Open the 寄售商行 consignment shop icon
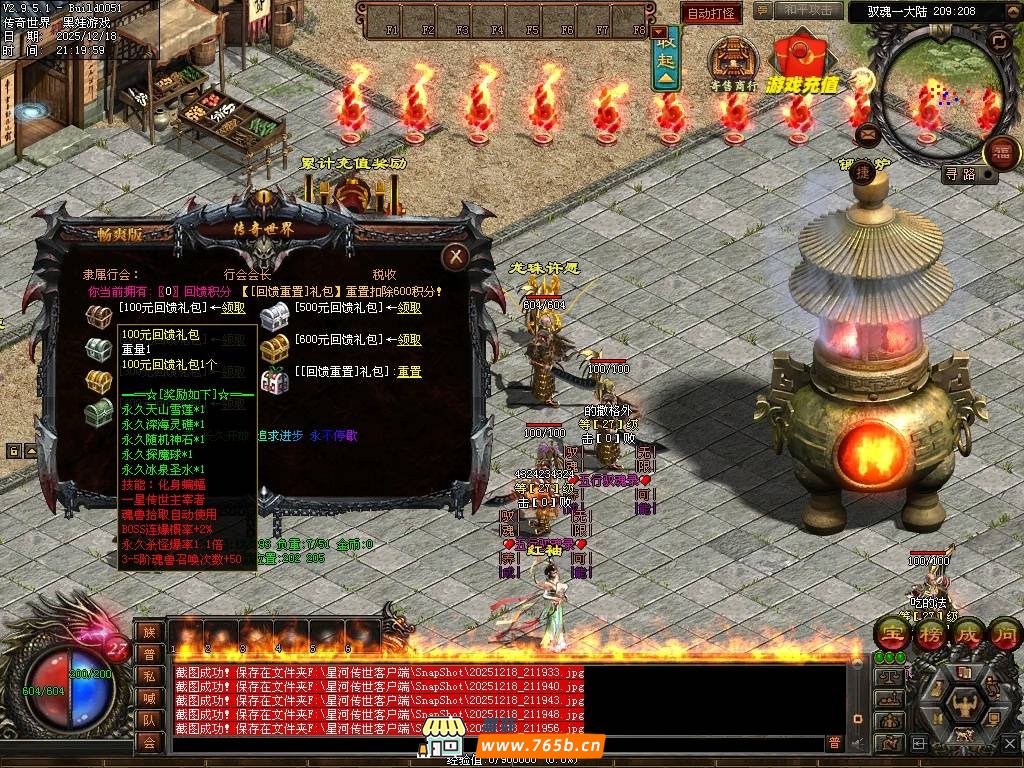 coord(733,63)
